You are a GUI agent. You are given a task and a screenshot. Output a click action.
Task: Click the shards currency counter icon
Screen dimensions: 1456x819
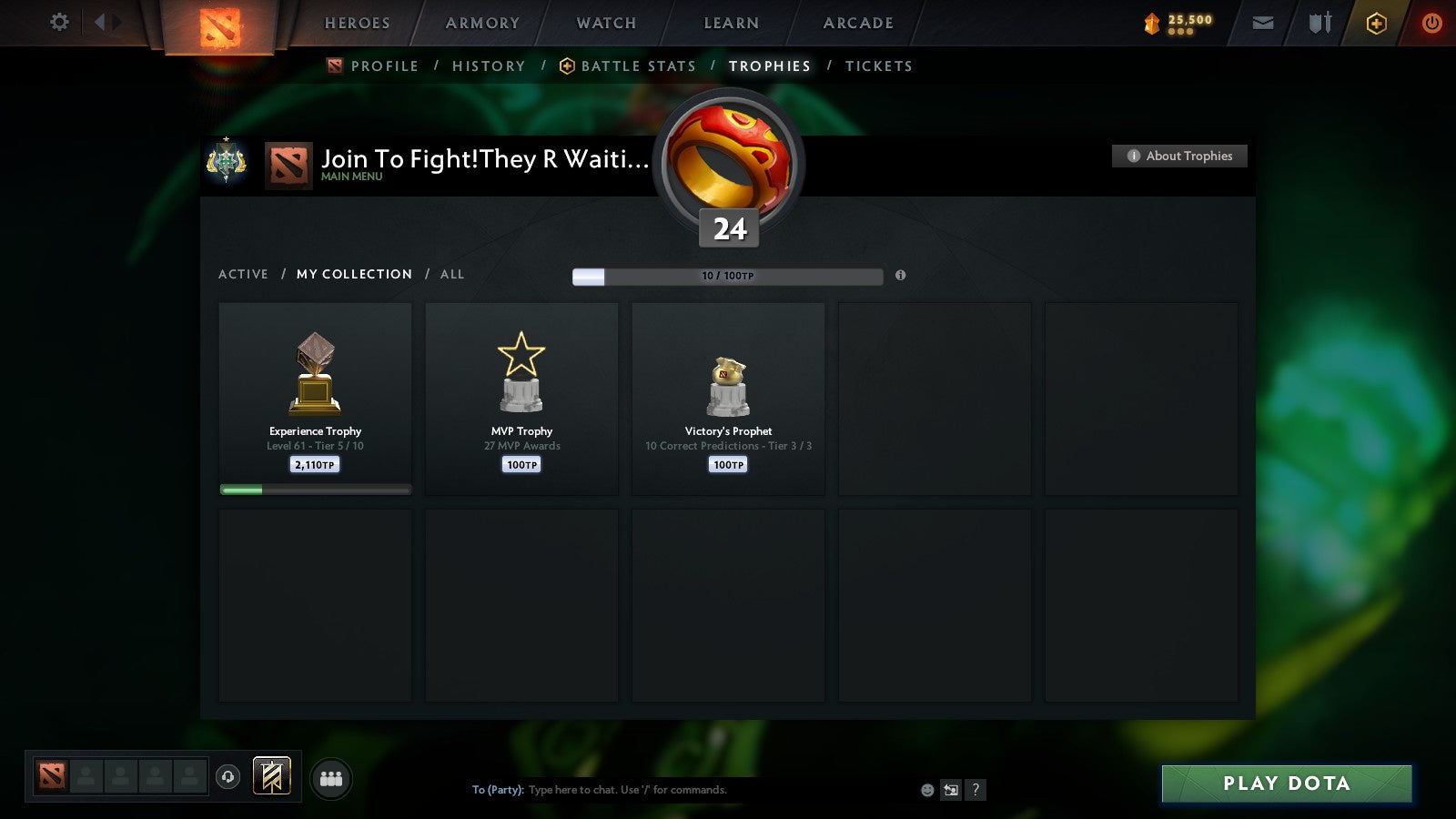click(x=1153, y=22)
